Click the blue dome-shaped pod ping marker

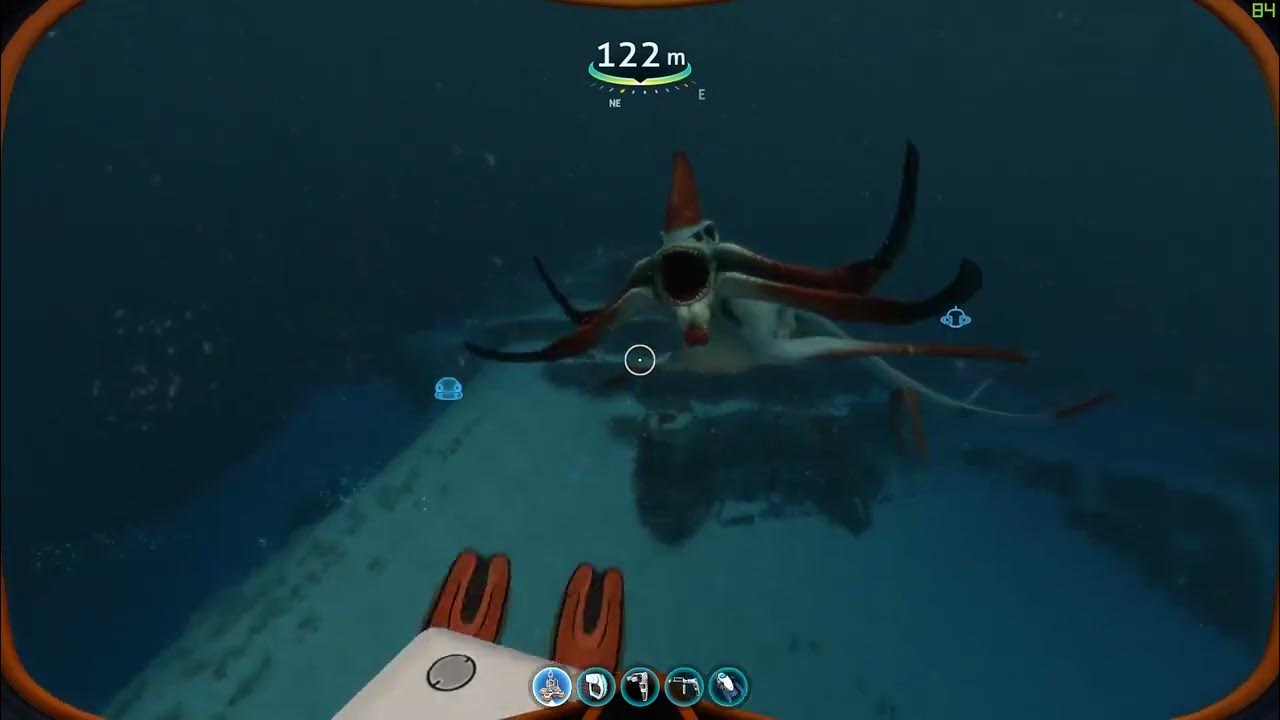[449, 389]
